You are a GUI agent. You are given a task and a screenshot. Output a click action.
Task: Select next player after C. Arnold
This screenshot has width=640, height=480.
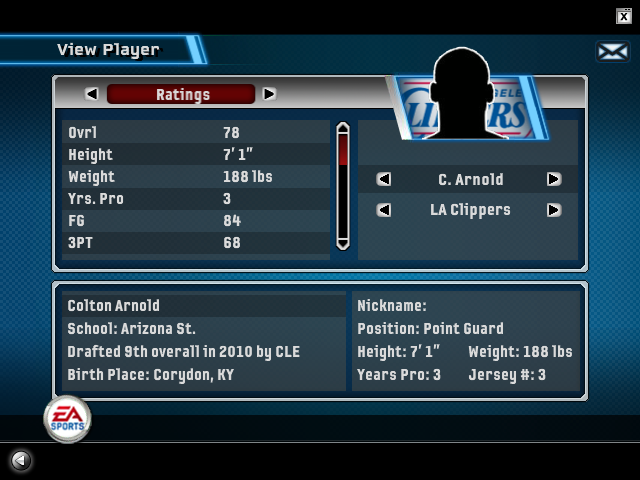pos(553,180)
